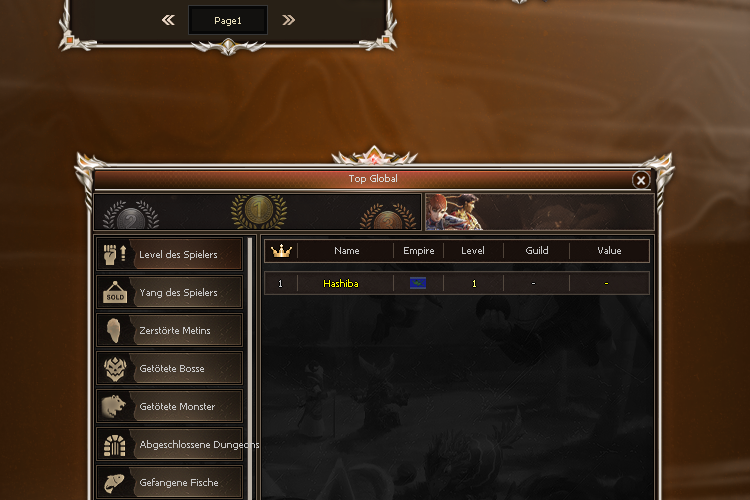Select player row Hashiba
The height and width of the screenshot is (500, 750).
(x=457, y=284)
